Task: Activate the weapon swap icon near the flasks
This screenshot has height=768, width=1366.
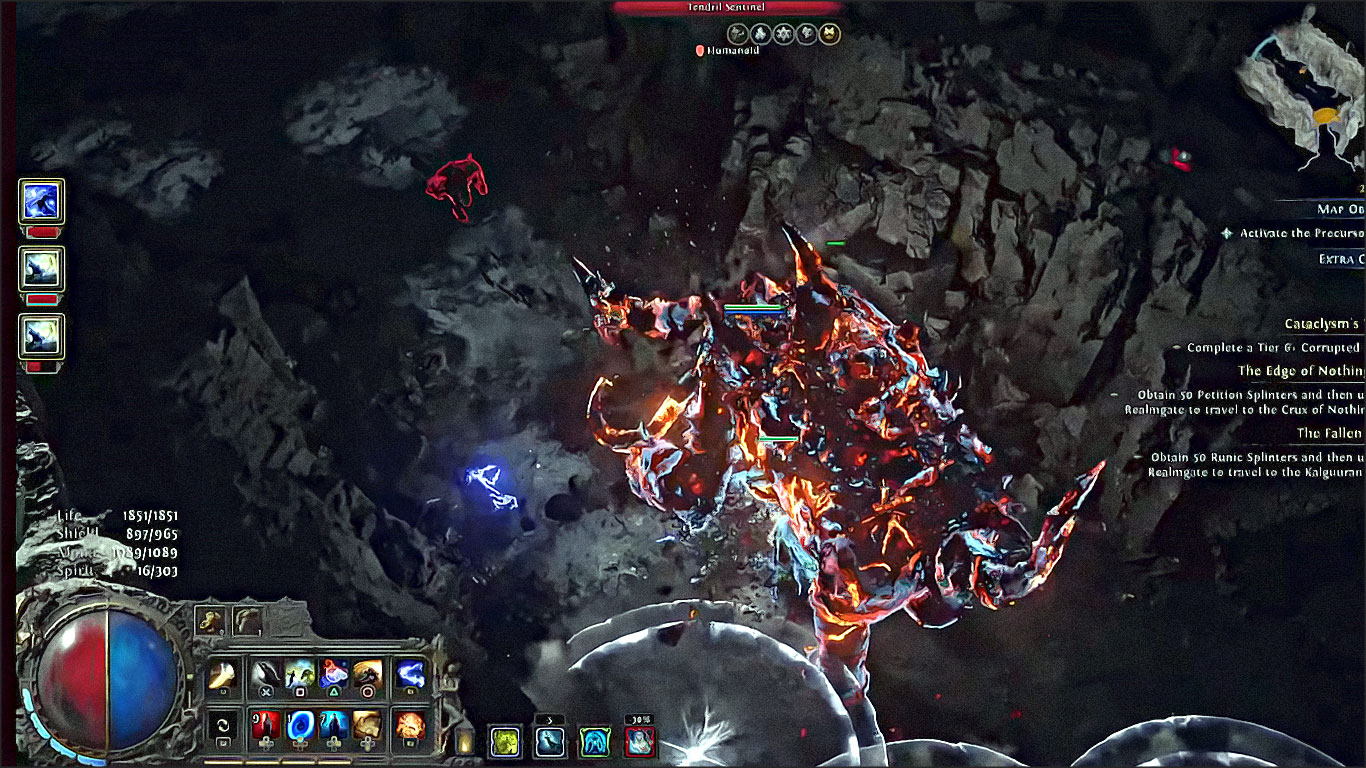Action: [x=223, y=727]
